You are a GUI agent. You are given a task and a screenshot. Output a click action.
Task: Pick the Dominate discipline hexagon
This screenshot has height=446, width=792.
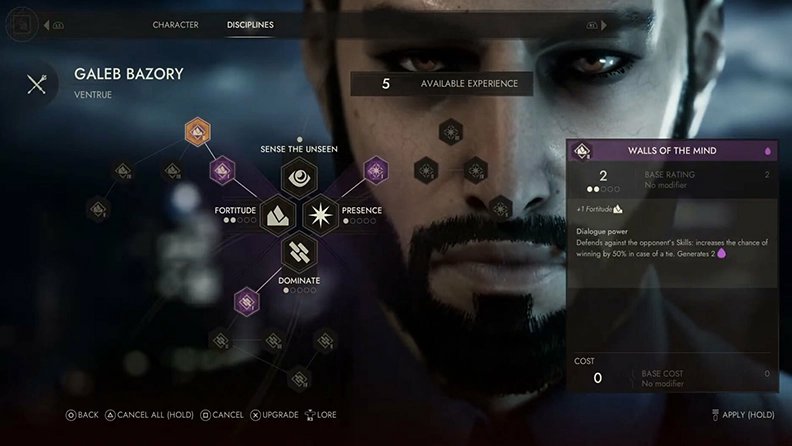(299, 250)
